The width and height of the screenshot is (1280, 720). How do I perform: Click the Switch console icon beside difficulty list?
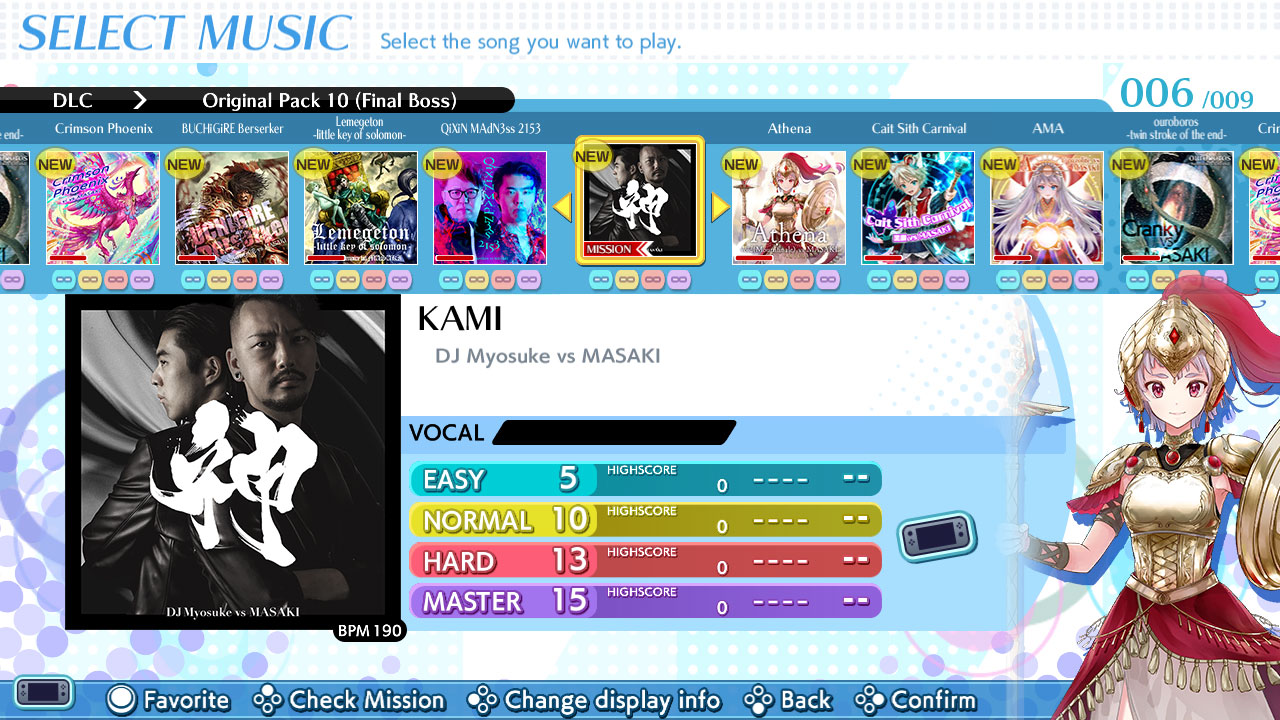tap(936, 536)
